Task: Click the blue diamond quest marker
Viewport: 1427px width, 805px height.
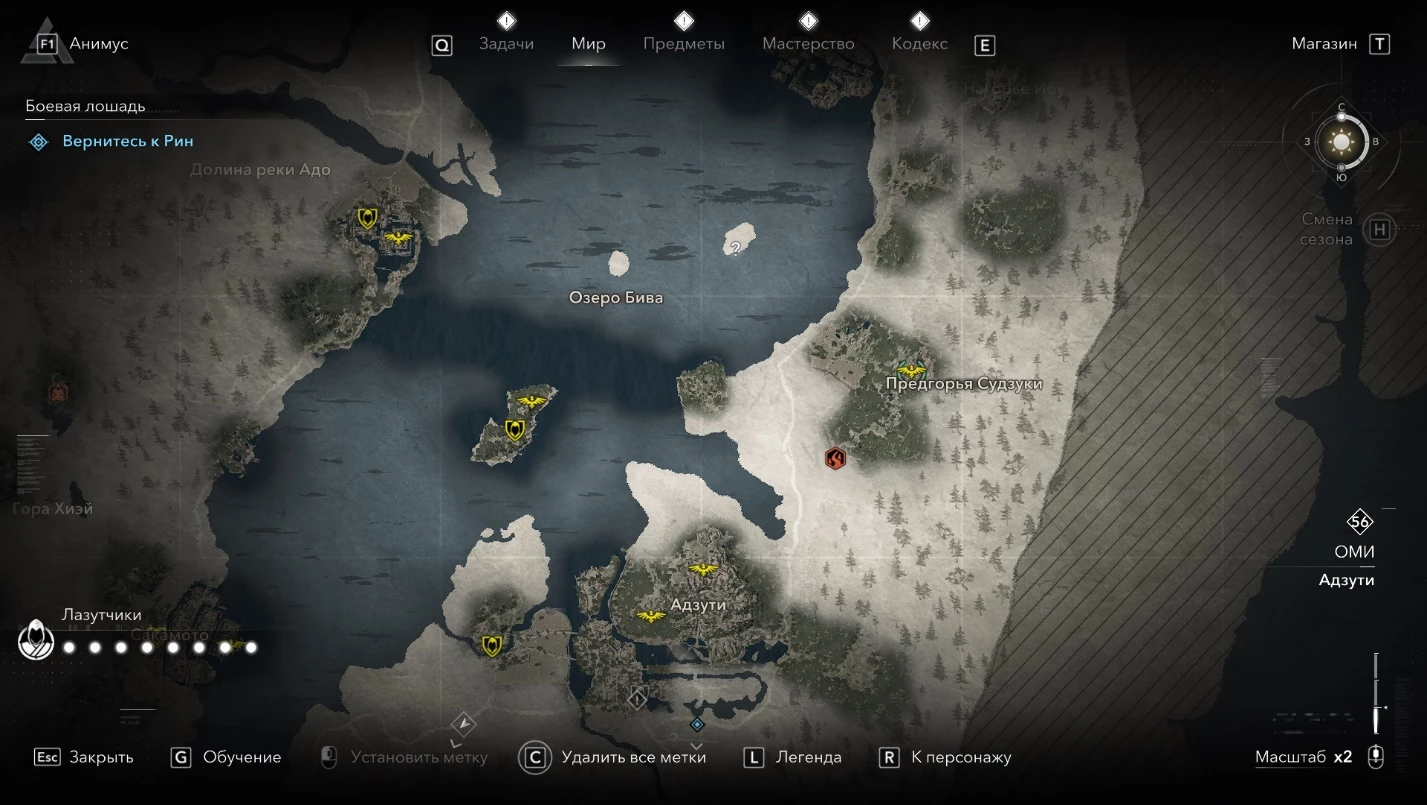Action: (x=697, y=724)
